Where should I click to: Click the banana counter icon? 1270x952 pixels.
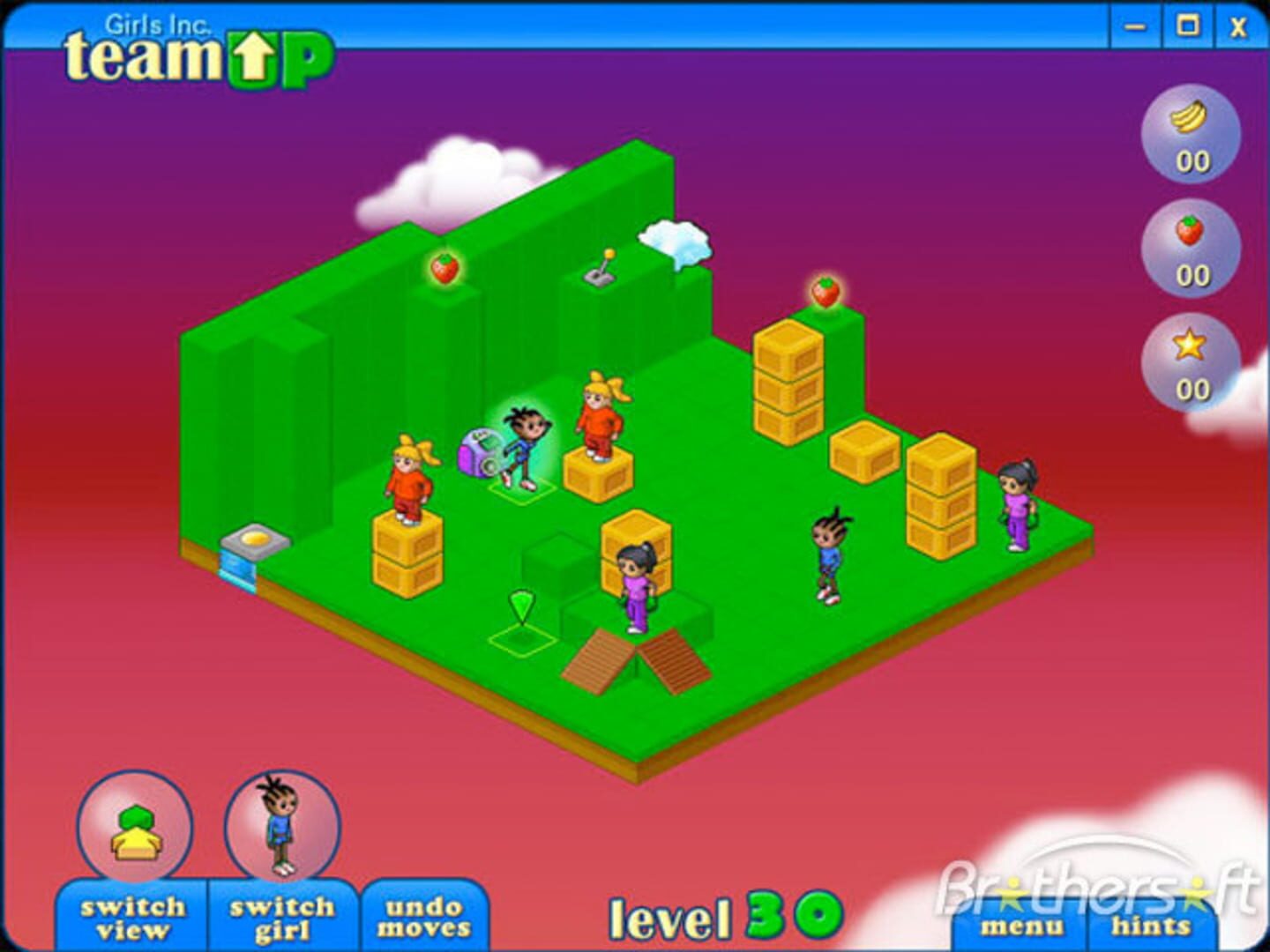tap(1190, 115)
